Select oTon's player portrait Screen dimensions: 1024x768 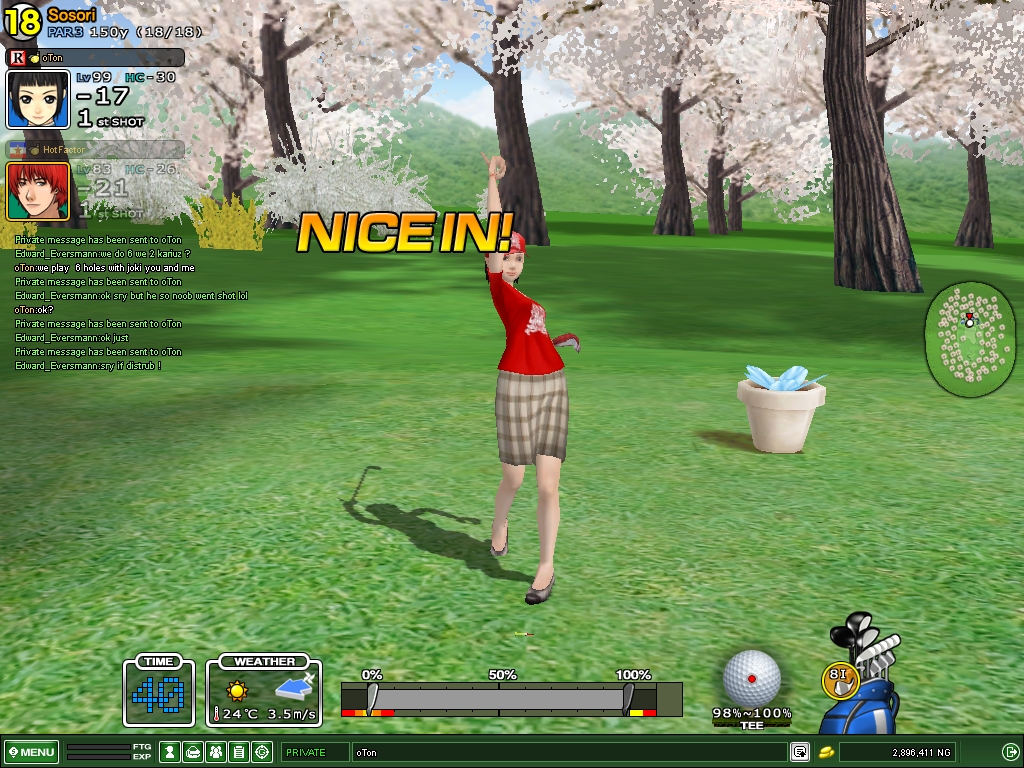point(38,99)
